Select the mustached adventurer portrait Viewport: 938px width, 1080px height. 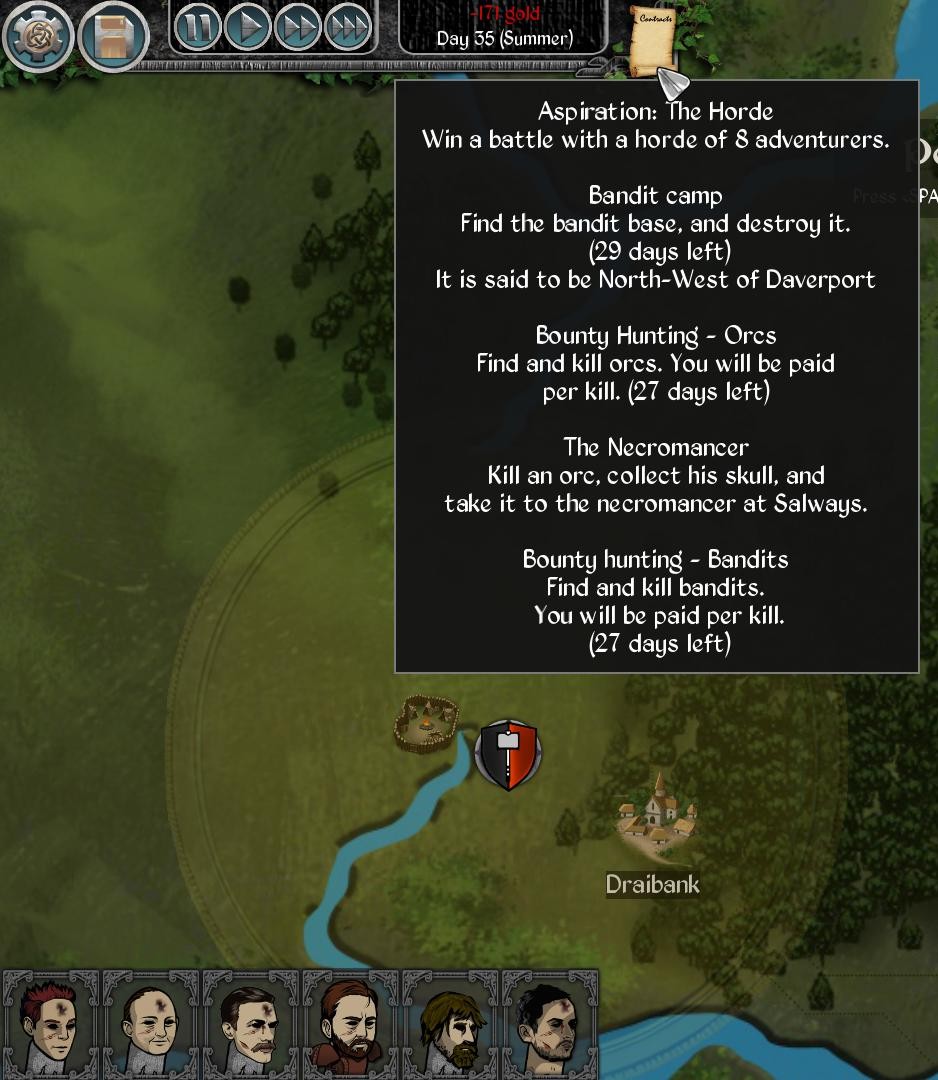tap(251, 1024)
